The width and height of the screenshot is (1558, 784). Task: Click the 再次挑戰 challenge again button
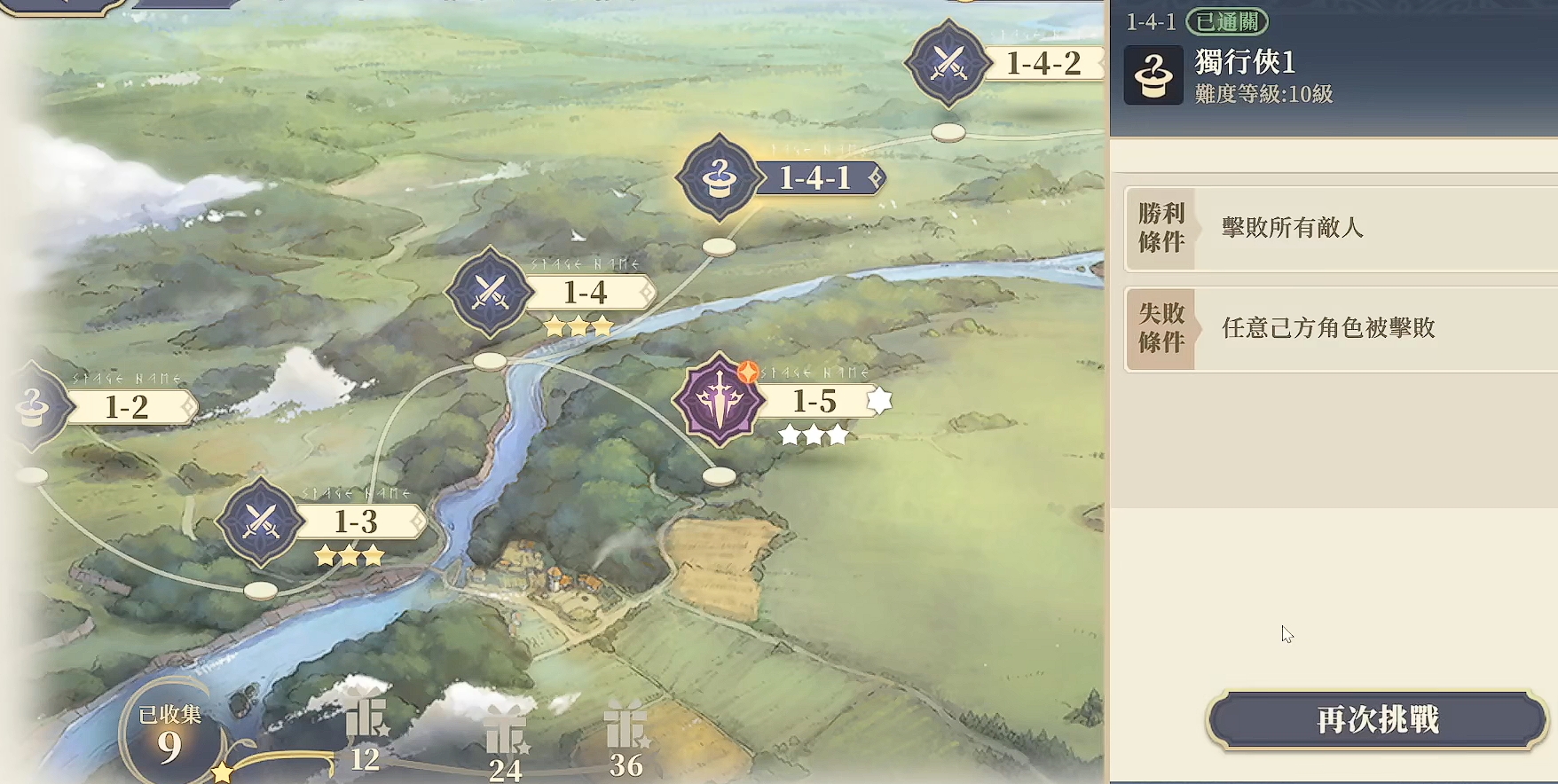click(1377, 719)
